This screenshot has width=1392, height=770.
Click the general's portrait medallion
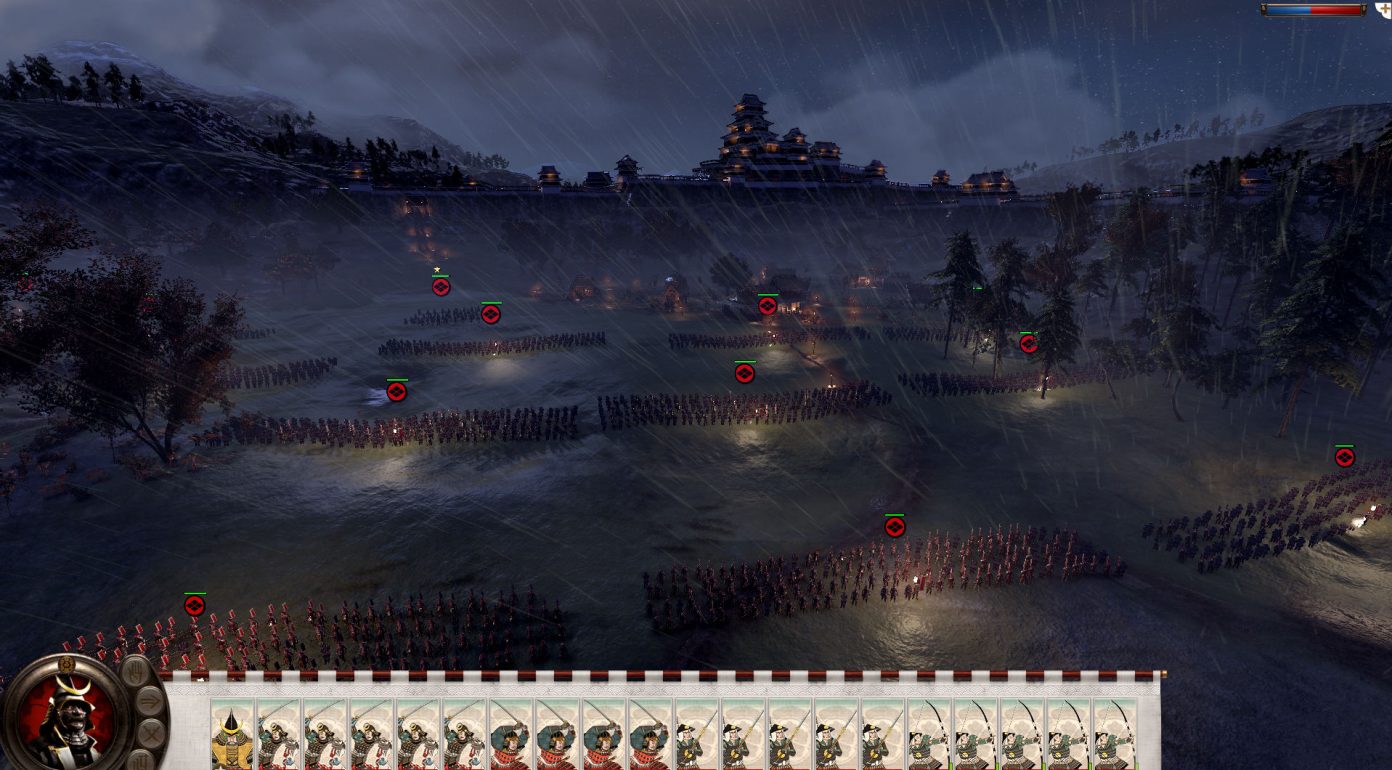67,712
